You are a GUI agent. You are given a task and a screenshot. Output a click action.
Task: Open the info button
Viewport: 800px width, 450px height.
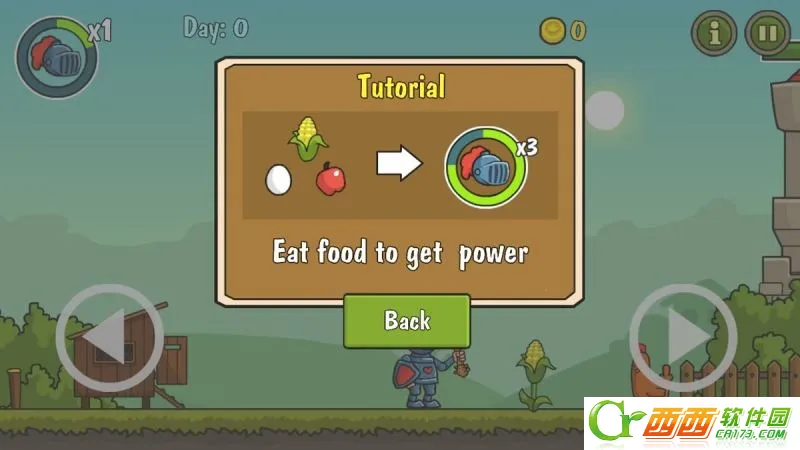click(714, 33)
